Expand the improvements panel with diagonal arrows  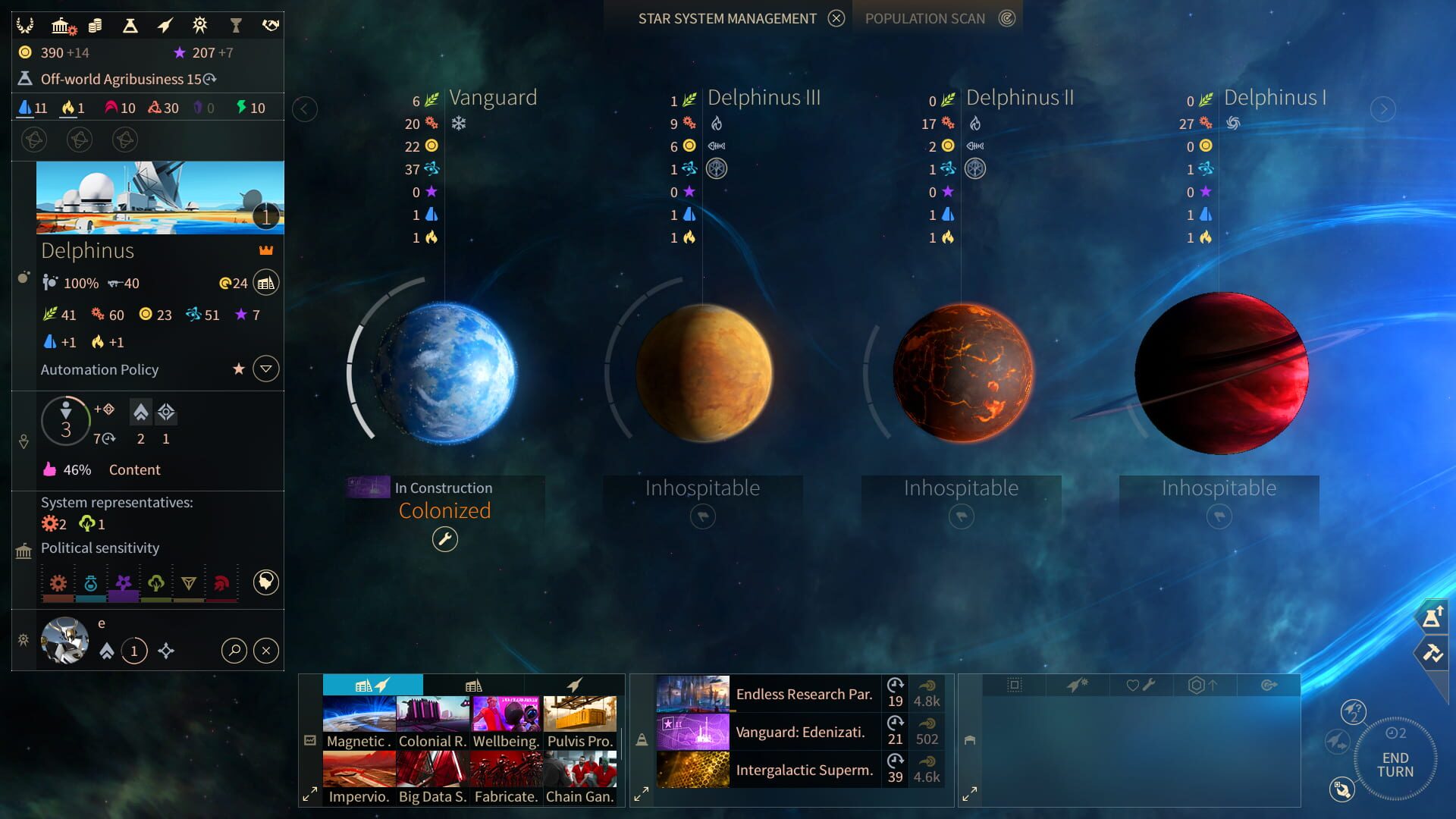pos(309,793)
